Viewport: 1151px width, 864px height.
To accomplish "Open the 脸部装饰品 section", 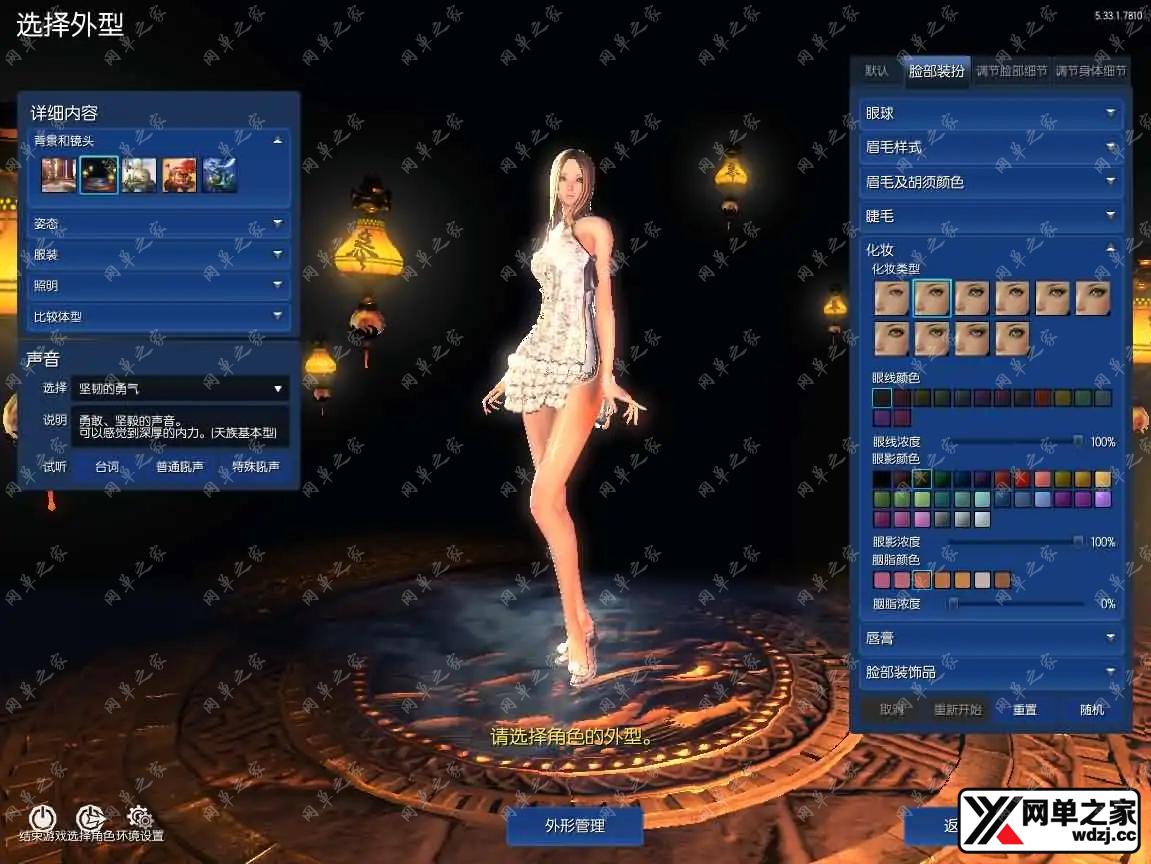I will (x=991, y=672).
